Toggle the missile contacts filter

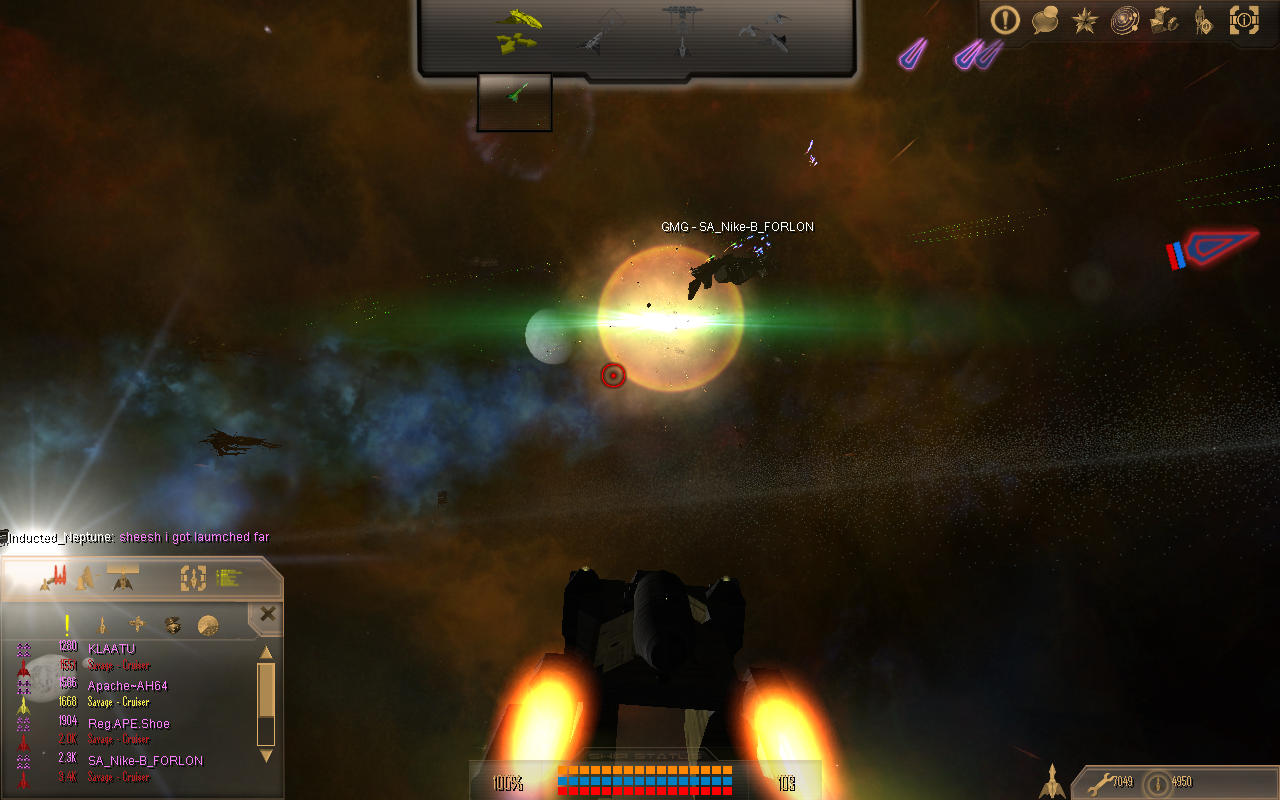pyautogui.click(x=103, y=624)
